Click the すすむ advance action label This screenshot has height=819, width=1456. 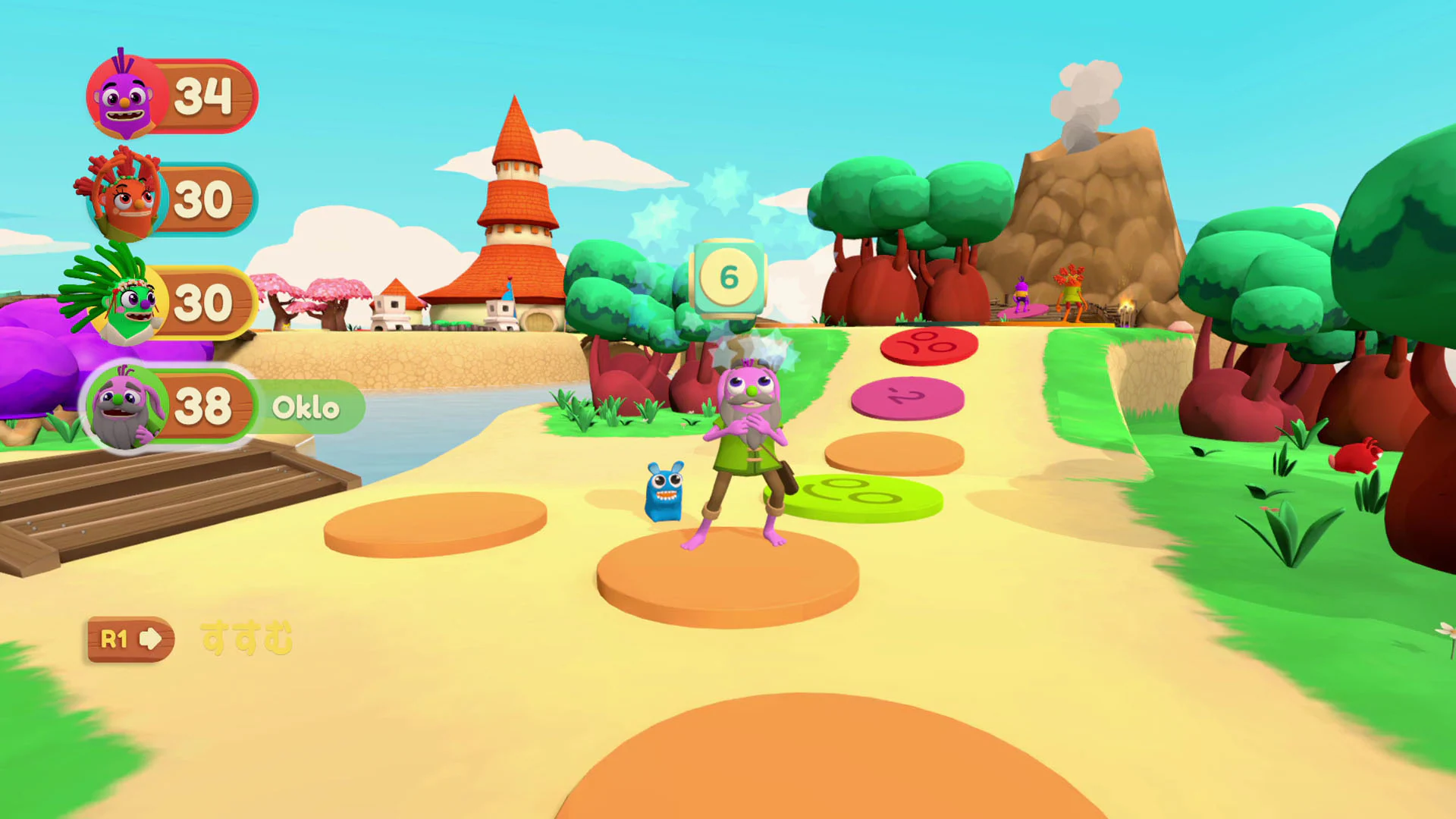coord(245,639)
